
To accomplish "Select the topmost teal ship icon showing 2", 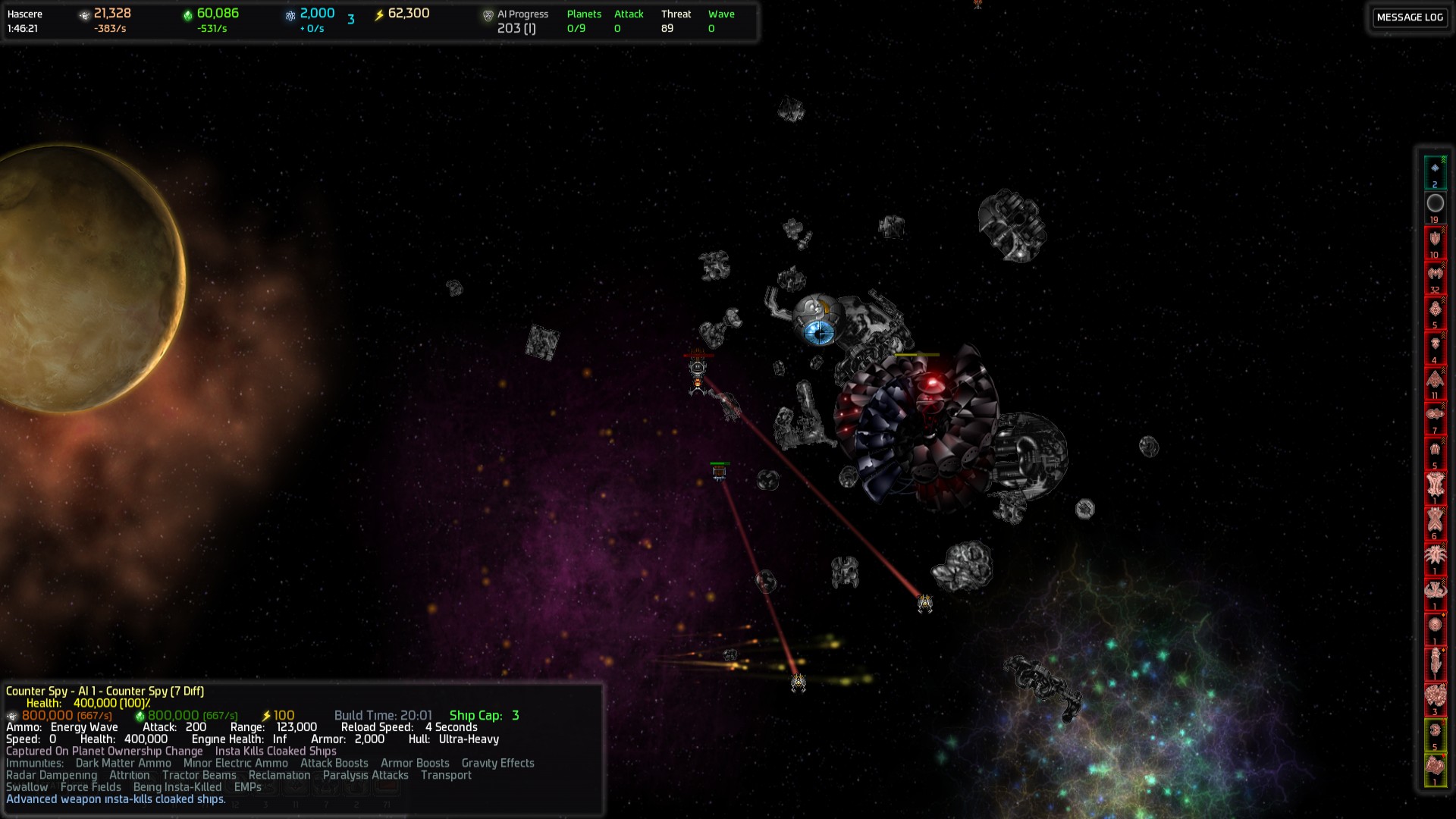I will 1436,170.
